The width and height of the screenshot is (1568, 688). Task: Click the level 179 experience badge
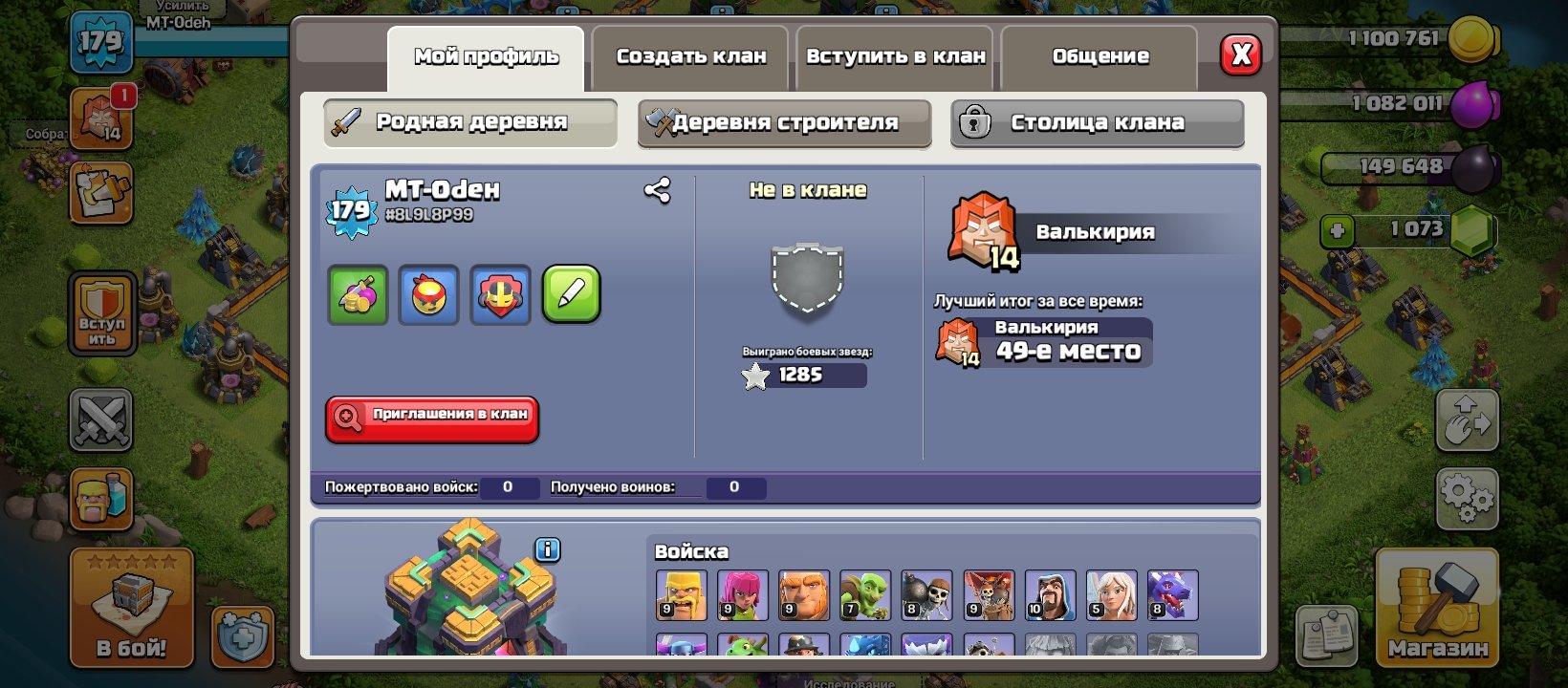point(351,209)
